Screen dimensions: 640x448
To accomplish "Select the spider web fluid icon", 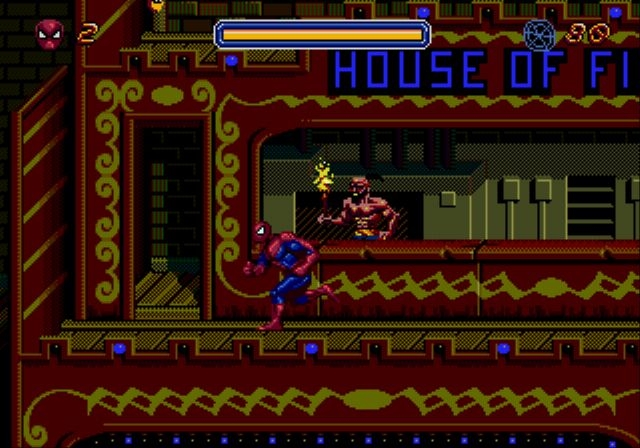I will click(x=539, y=35).
